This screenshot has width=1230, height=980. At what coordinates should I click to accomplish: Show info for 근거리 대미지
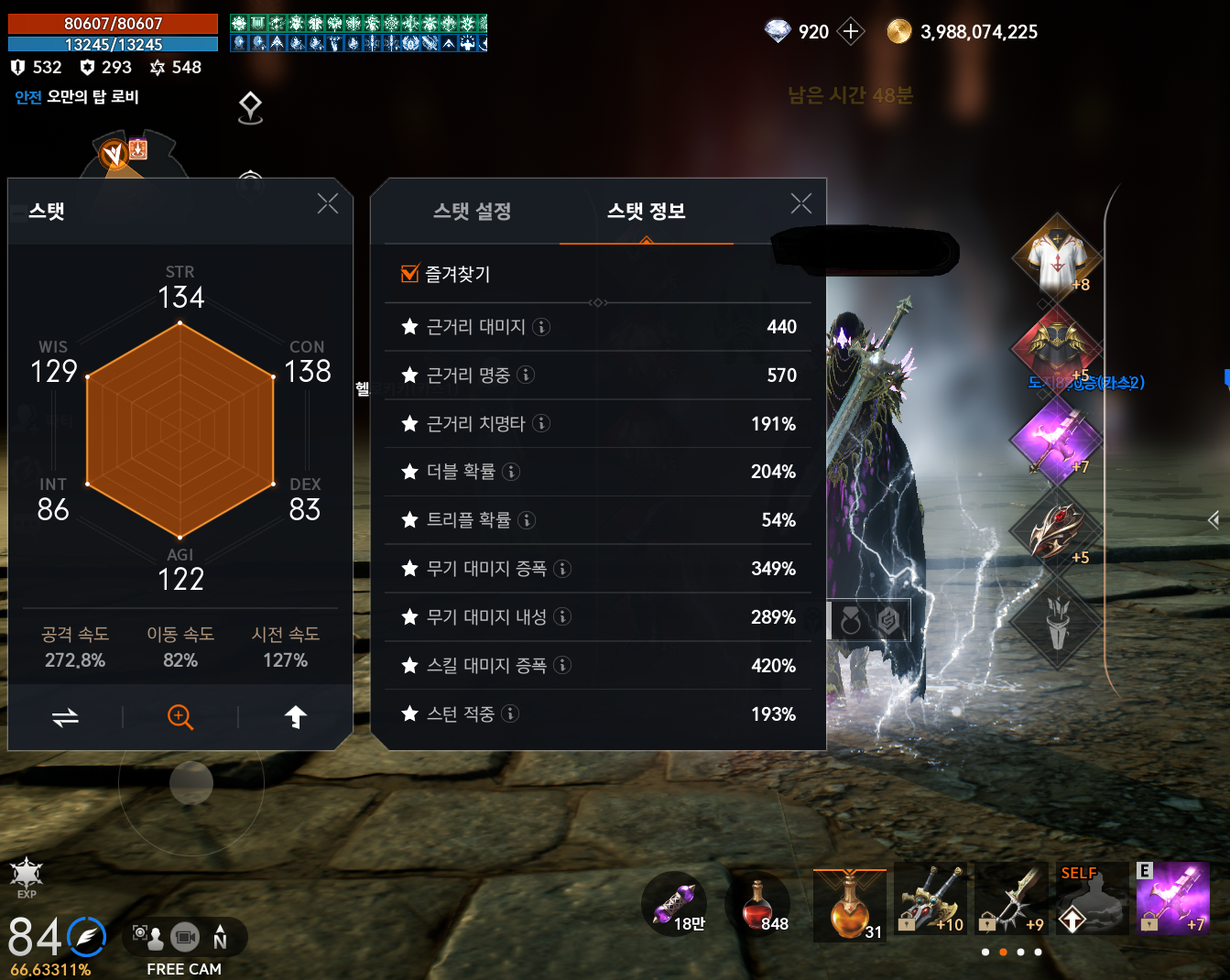[541, 327]
